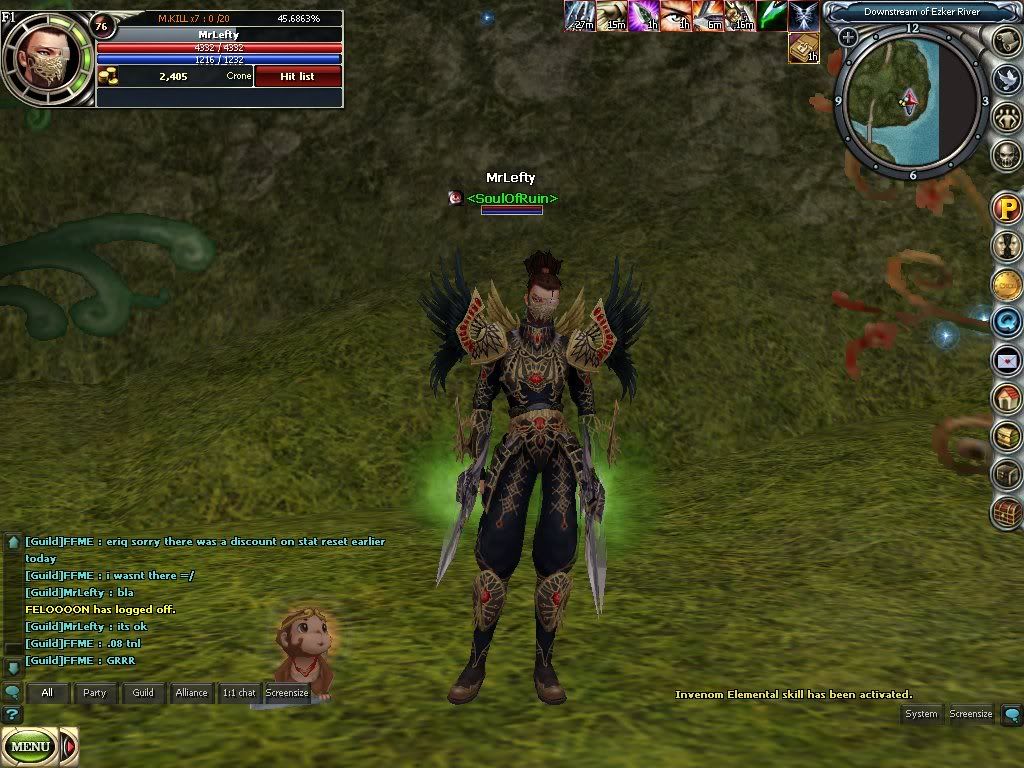Switch chat to the All tab
The image size is (1024, 768).
coord(47,692)
